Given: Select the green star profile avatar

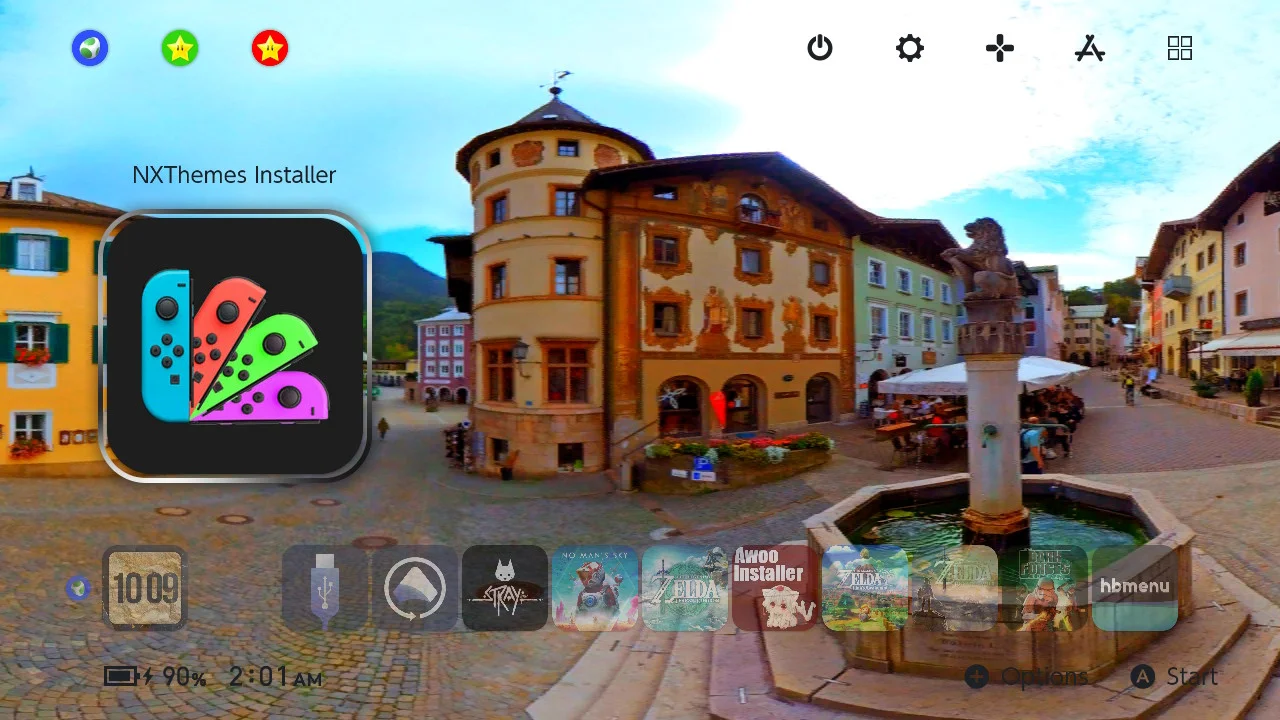Looking at the screenshot, I should pyautogui.click(x=180, y=48).
